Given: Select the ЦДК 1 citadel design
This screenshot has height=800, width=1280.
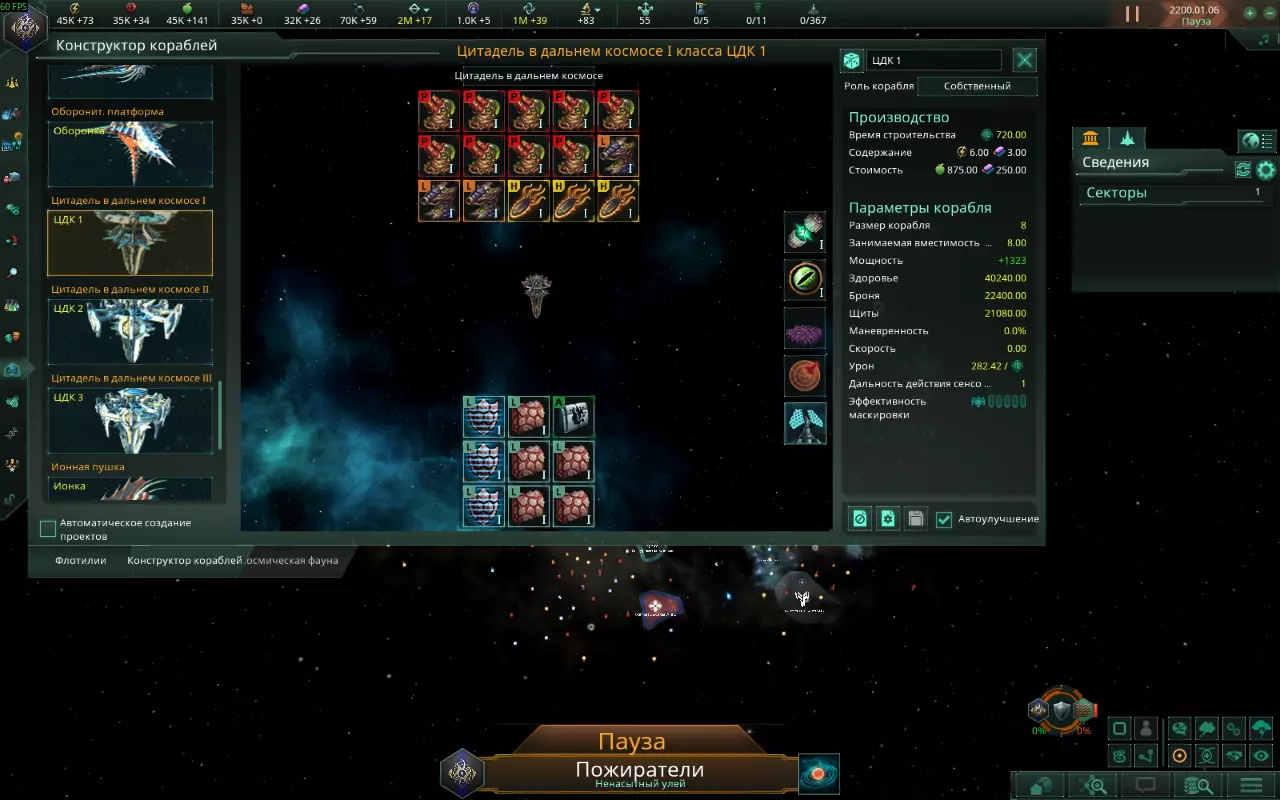Looking at the screenshot, I should 130,243.
